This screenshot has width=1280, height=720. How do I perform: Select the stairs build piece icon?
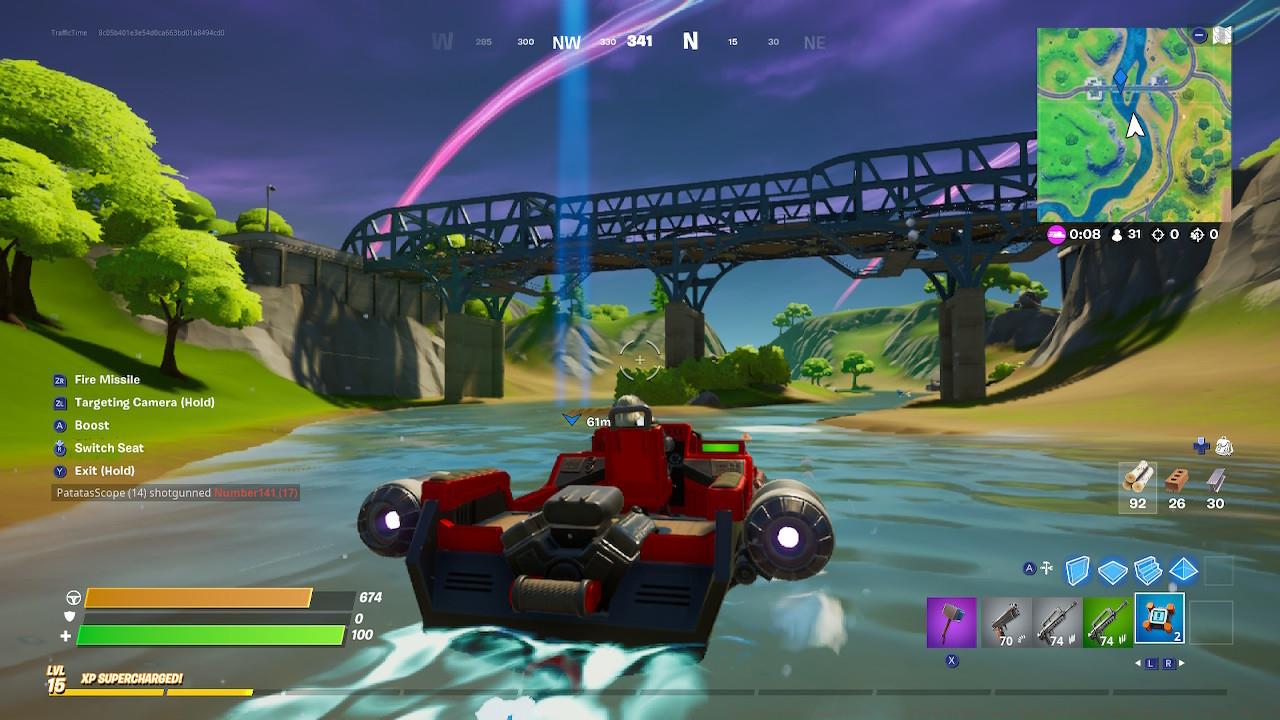click(1149, 569)
